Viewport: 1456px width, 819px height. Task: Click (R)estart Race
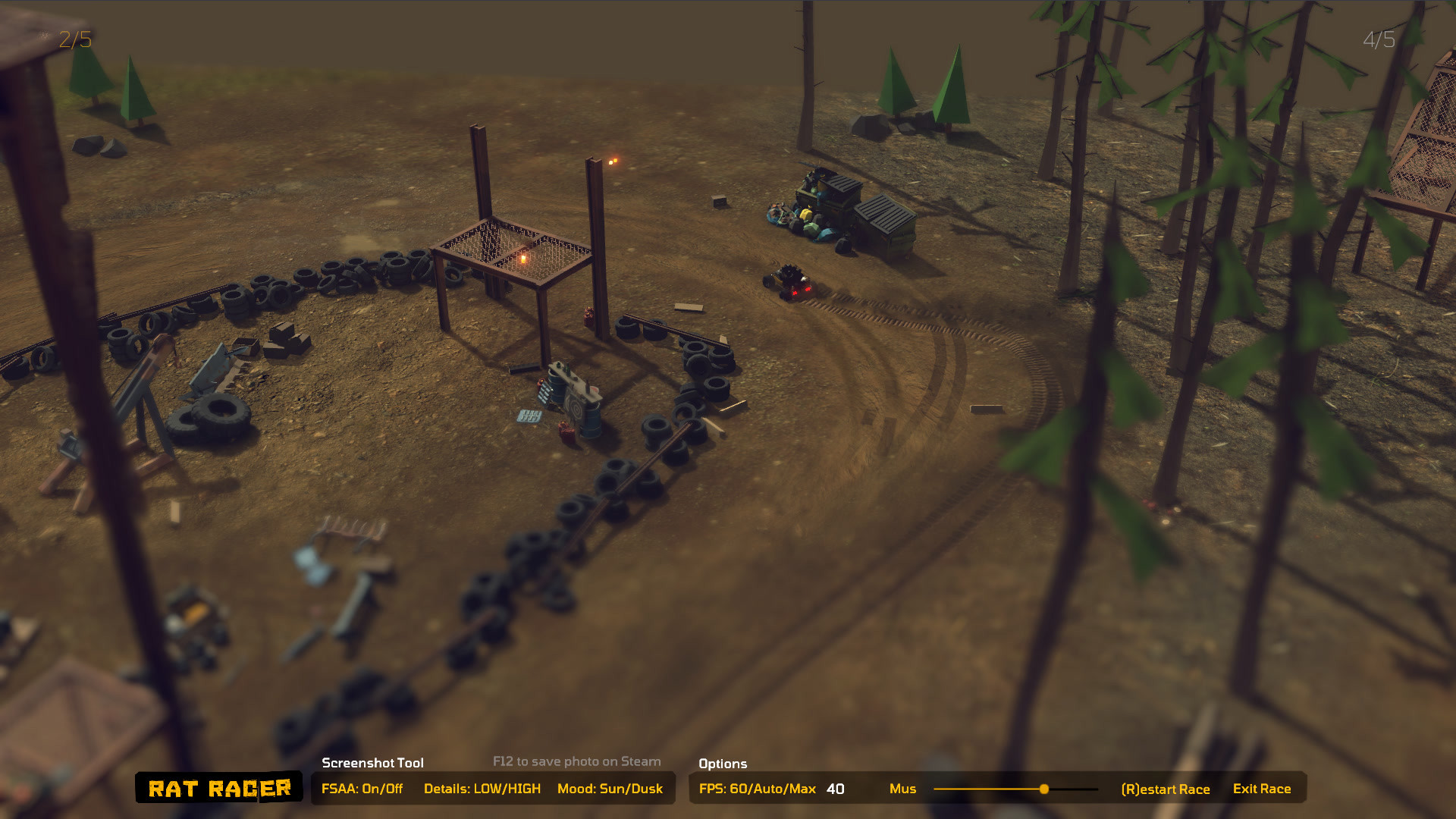(1166, 789)
